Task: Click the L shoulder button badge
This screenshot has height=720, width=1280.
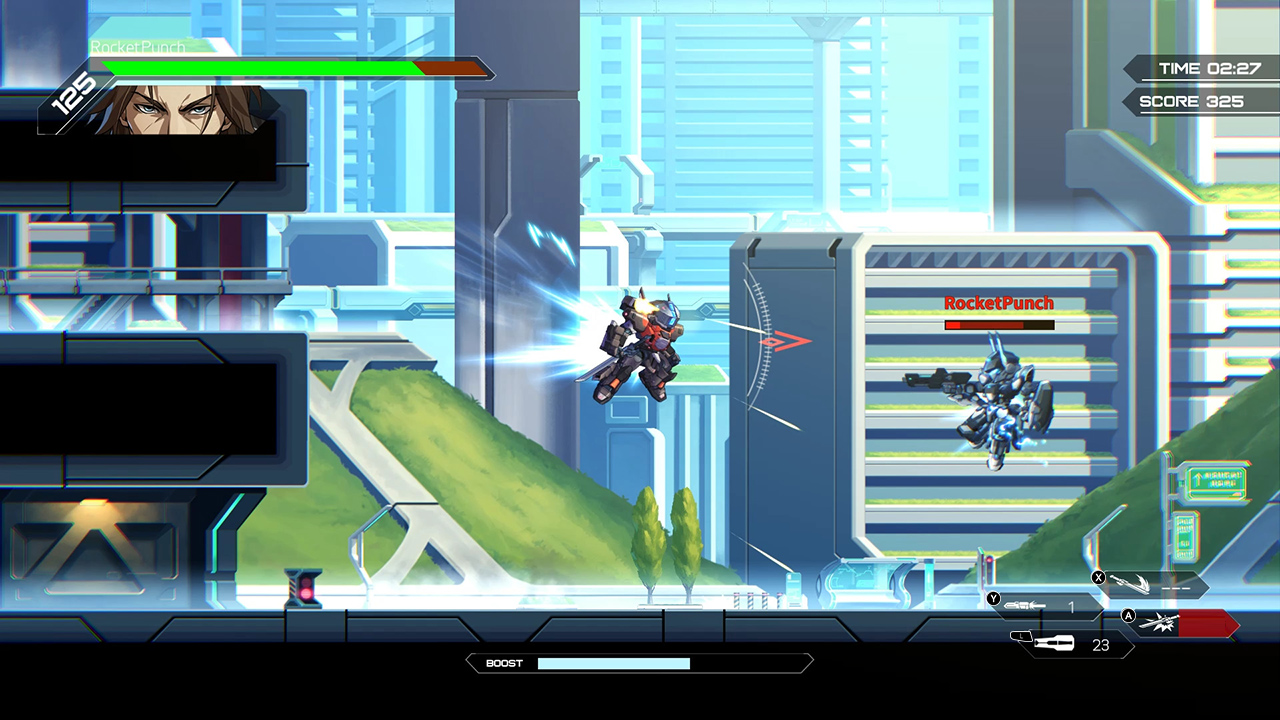Action: 1021,636
